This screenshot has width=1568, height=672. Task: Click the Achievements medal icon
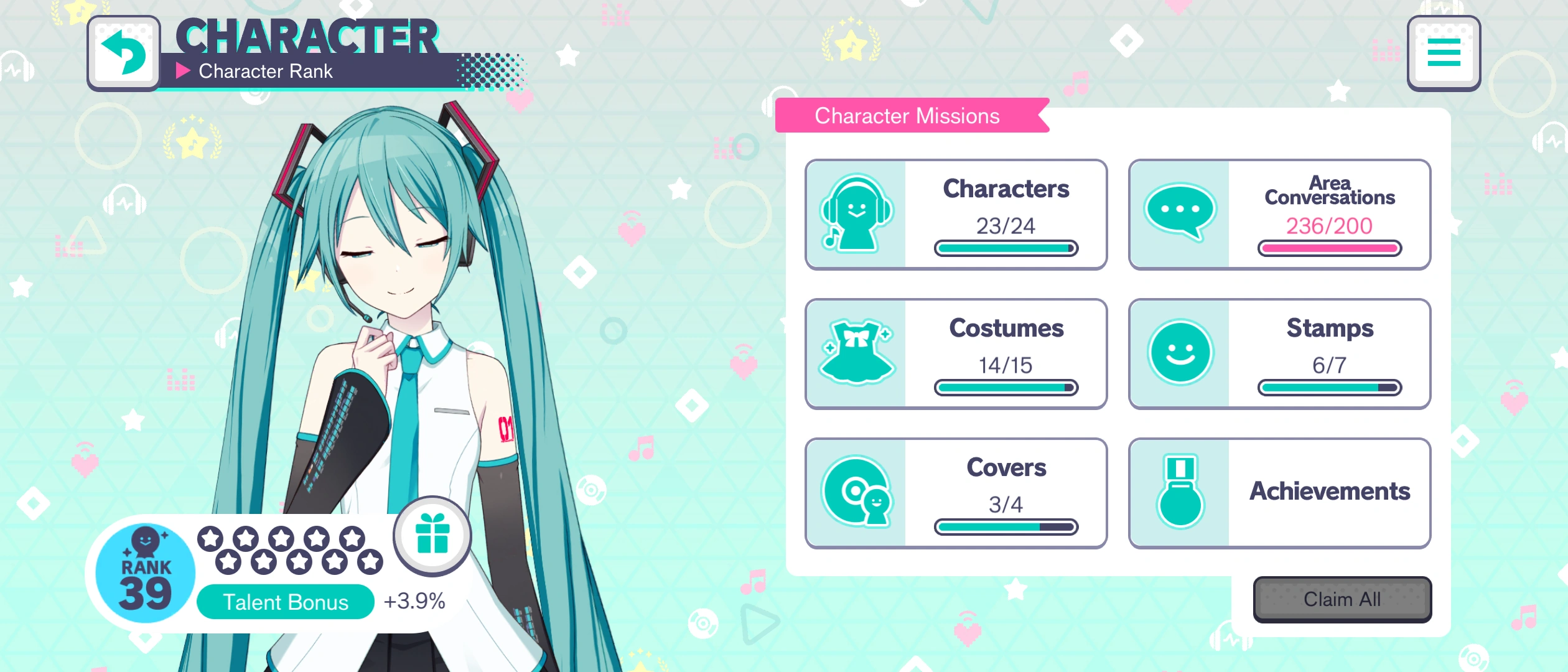click(x=1181, y=492)
